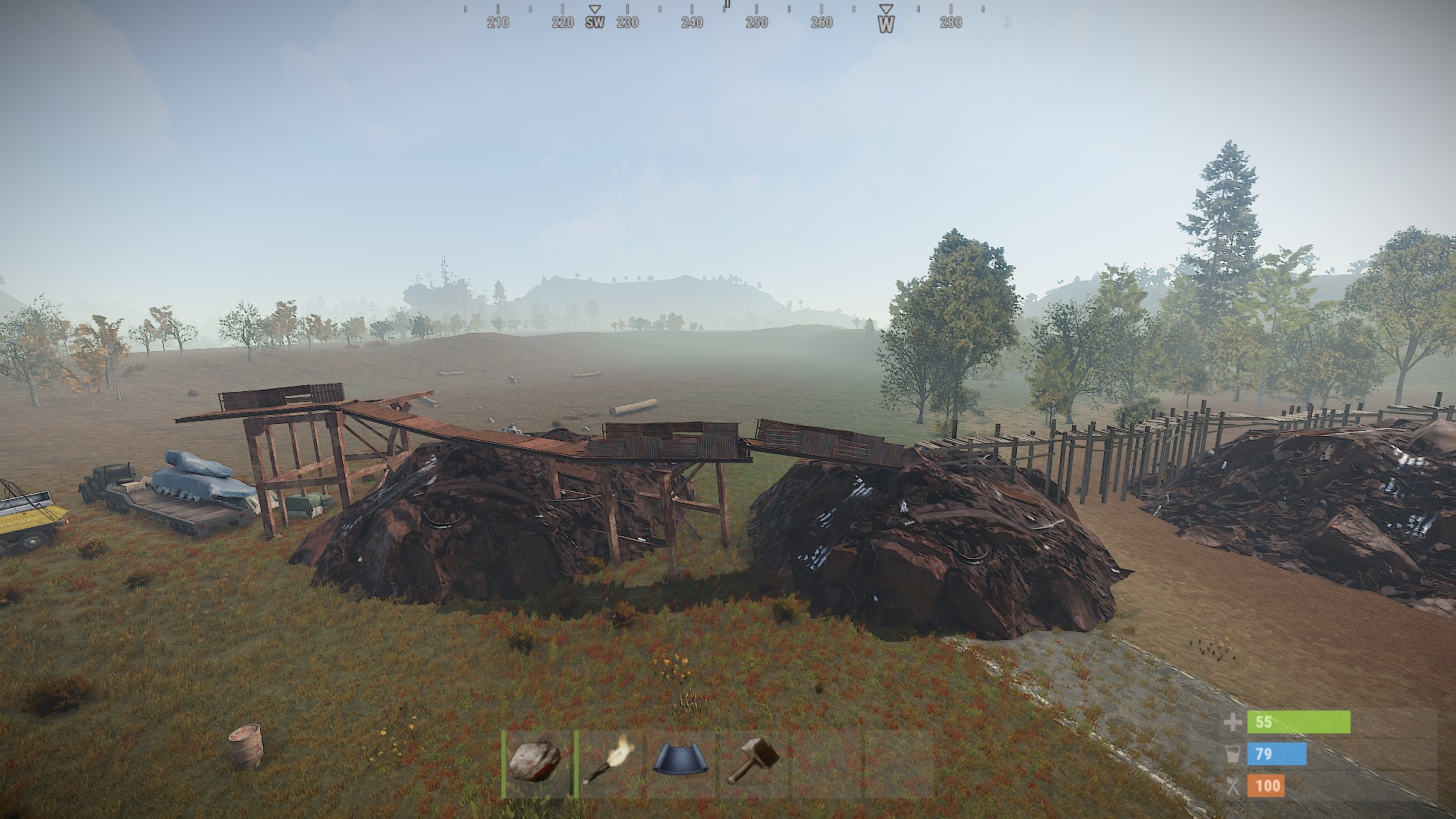
Task: Select the hammer hotbar slot
Action: click(x=753, y=763)
